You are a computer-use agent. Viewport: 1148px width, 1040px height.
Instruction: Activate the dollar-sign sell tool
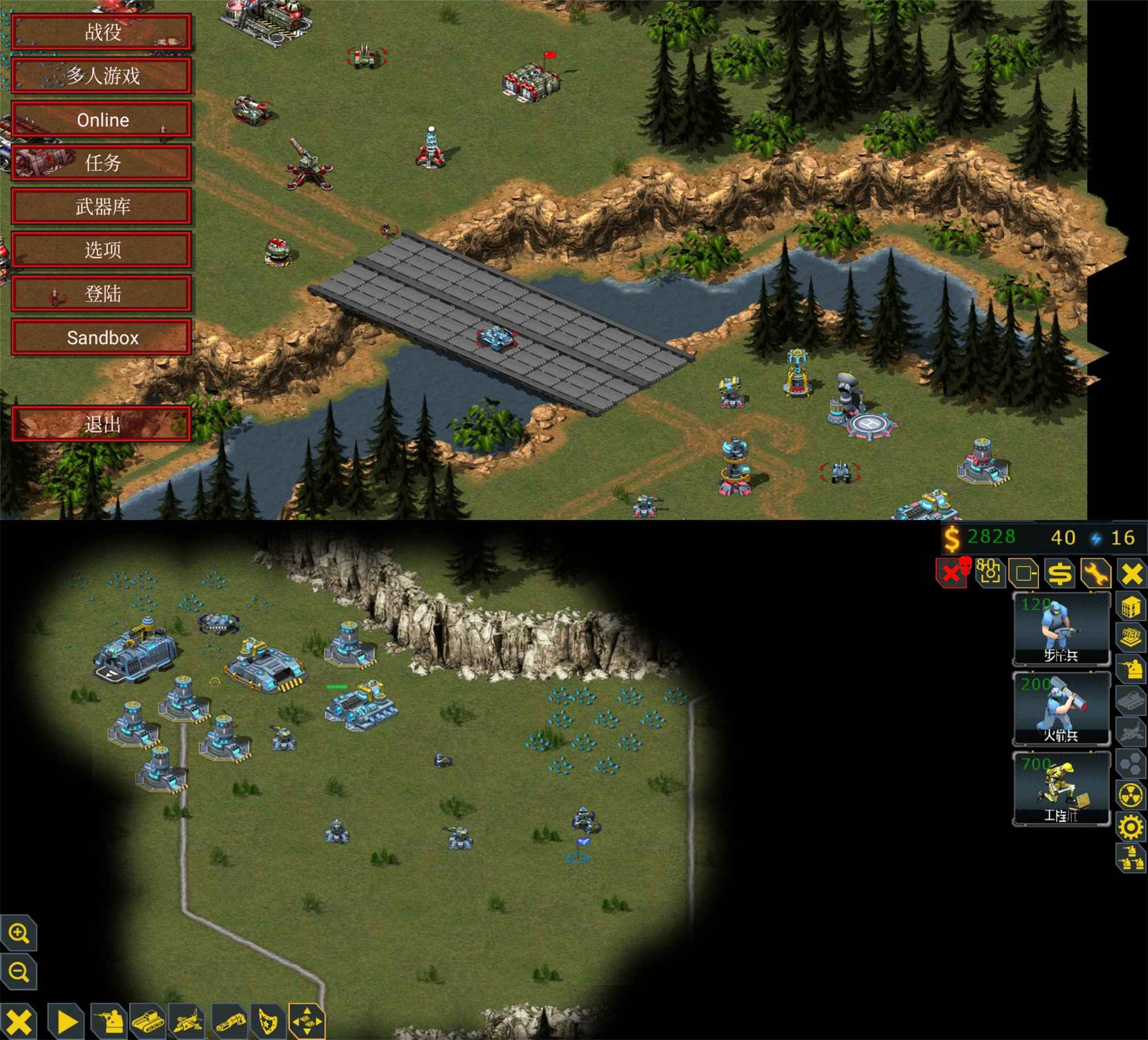[1060, 573]
